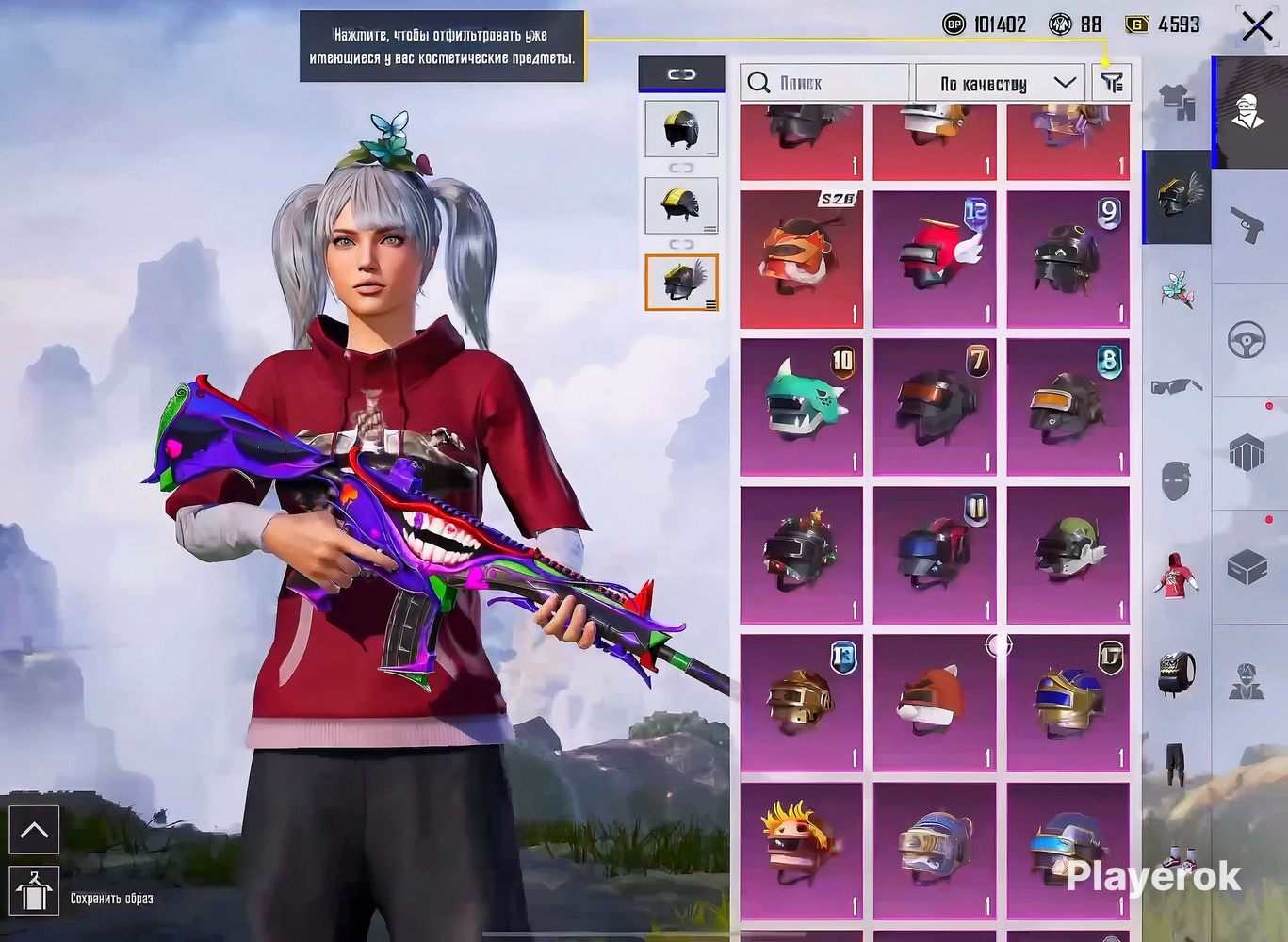Click the search field 'Поиск'
The image size is (1288, 942).
[825, 83]
